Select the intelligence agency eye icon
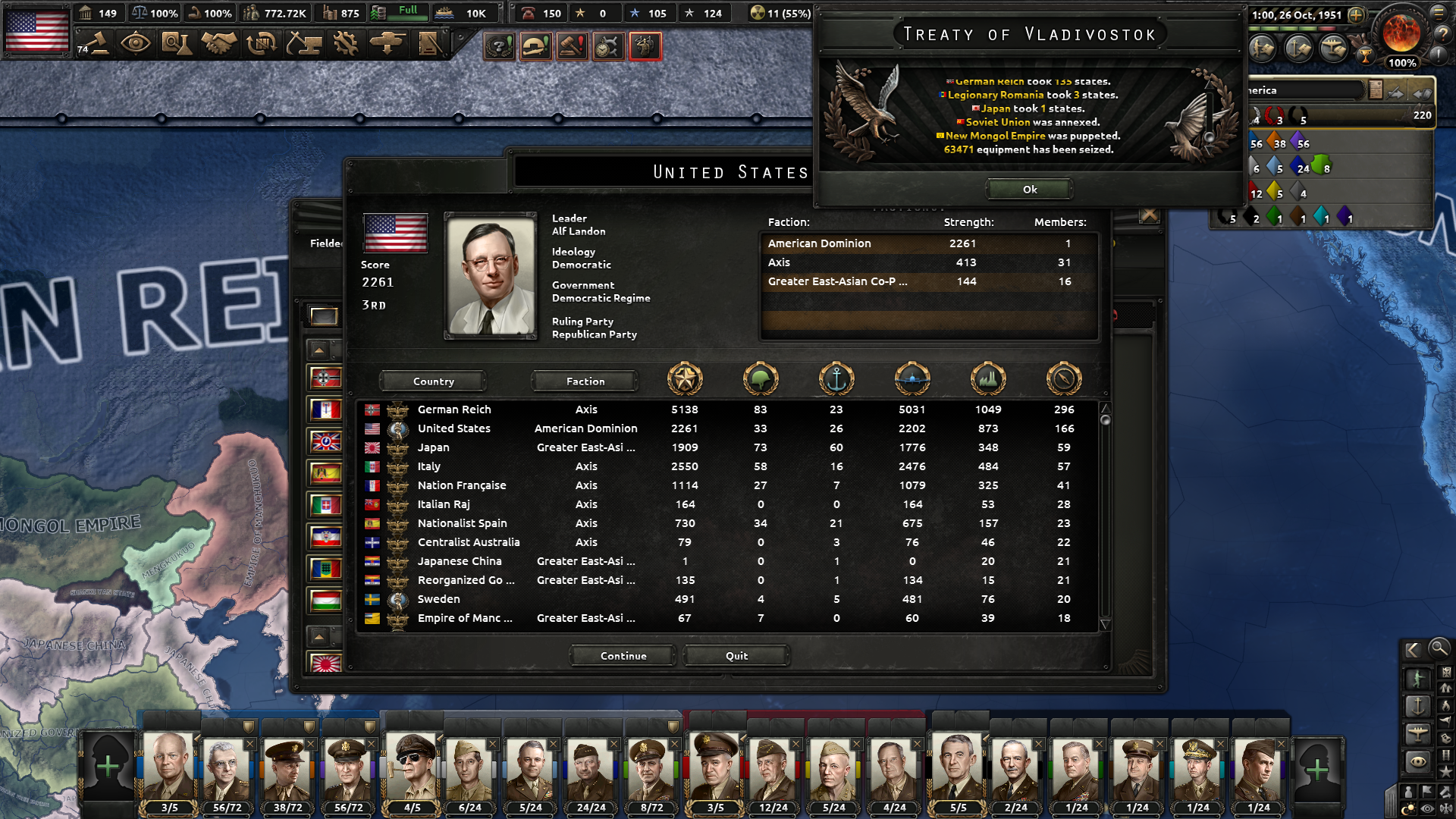This screenshot has height=819, width=1456. pos(137,45)
